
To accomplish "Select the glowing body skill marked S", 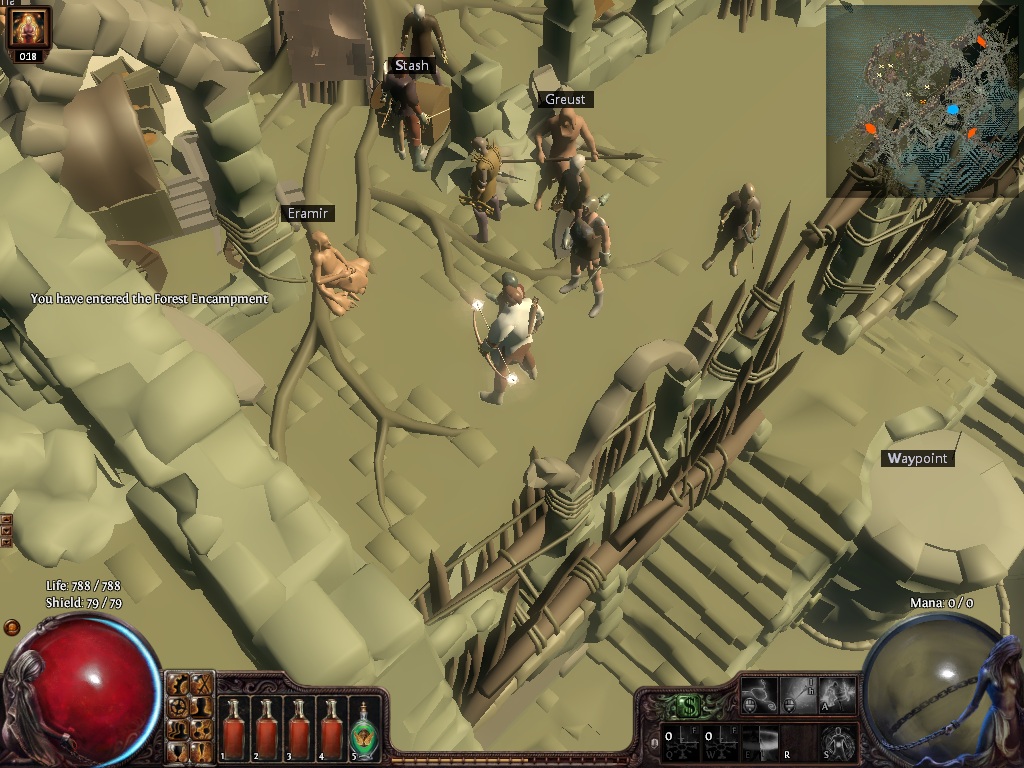I will tap(838, 741).
